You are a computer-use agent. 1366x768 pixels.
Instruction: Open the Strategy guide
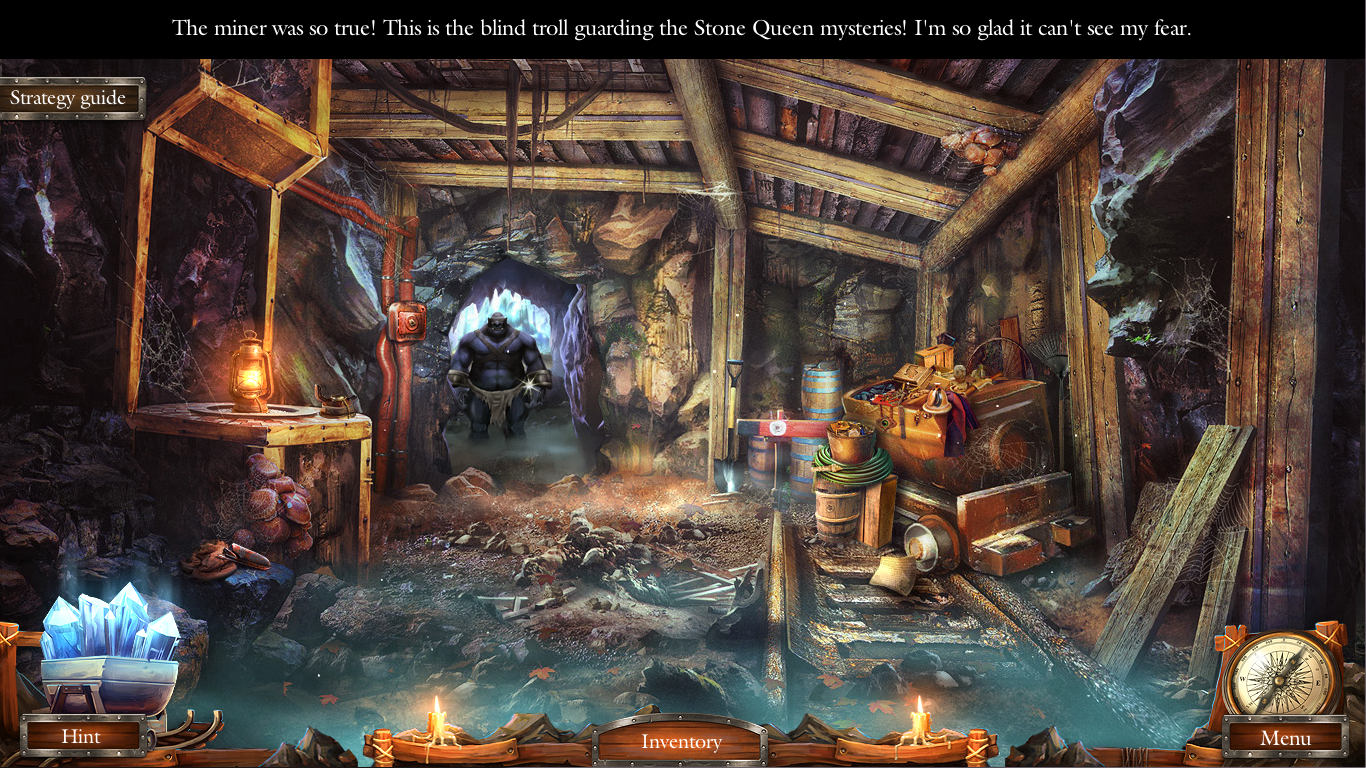point(70,97)
